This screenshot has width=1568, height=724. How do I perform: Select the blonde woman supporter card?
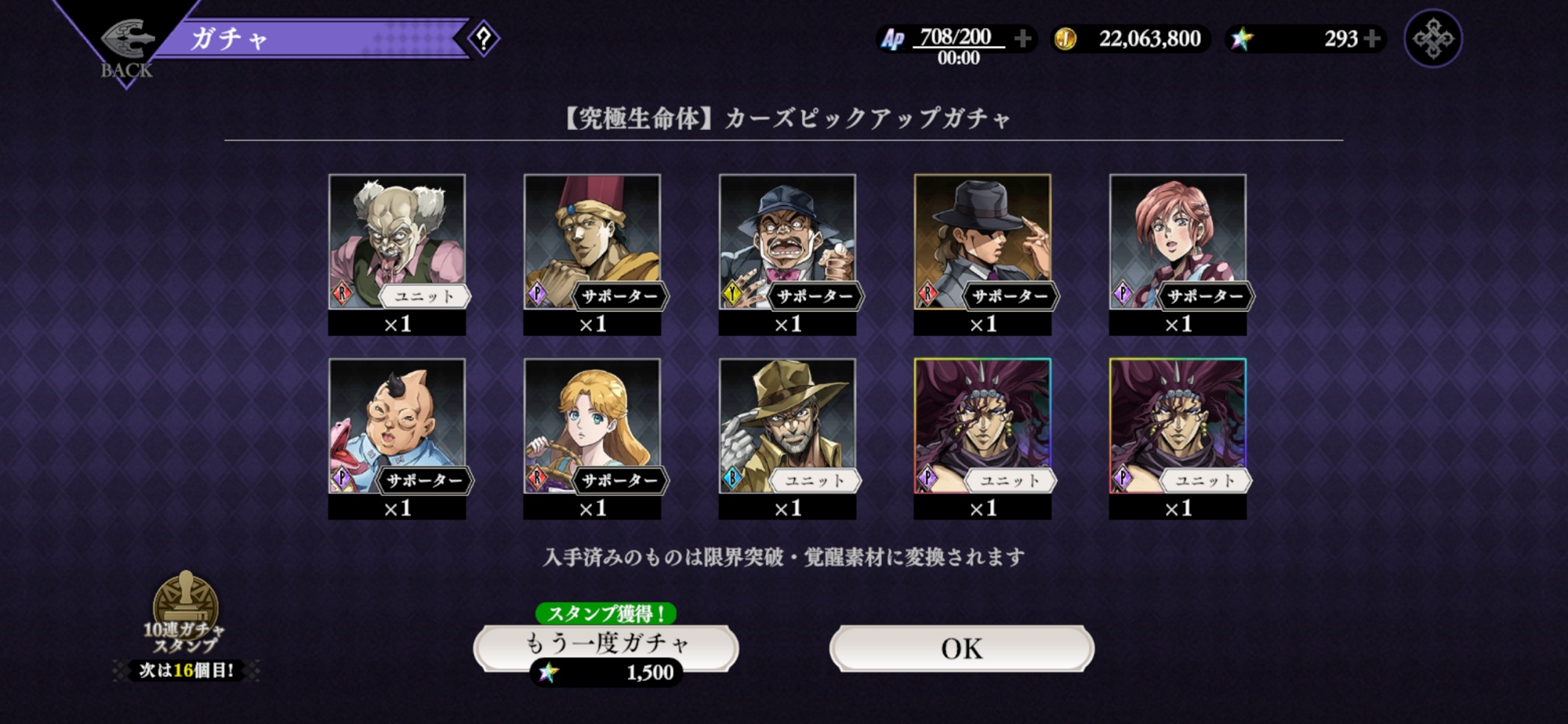click(x=592, y=425)
